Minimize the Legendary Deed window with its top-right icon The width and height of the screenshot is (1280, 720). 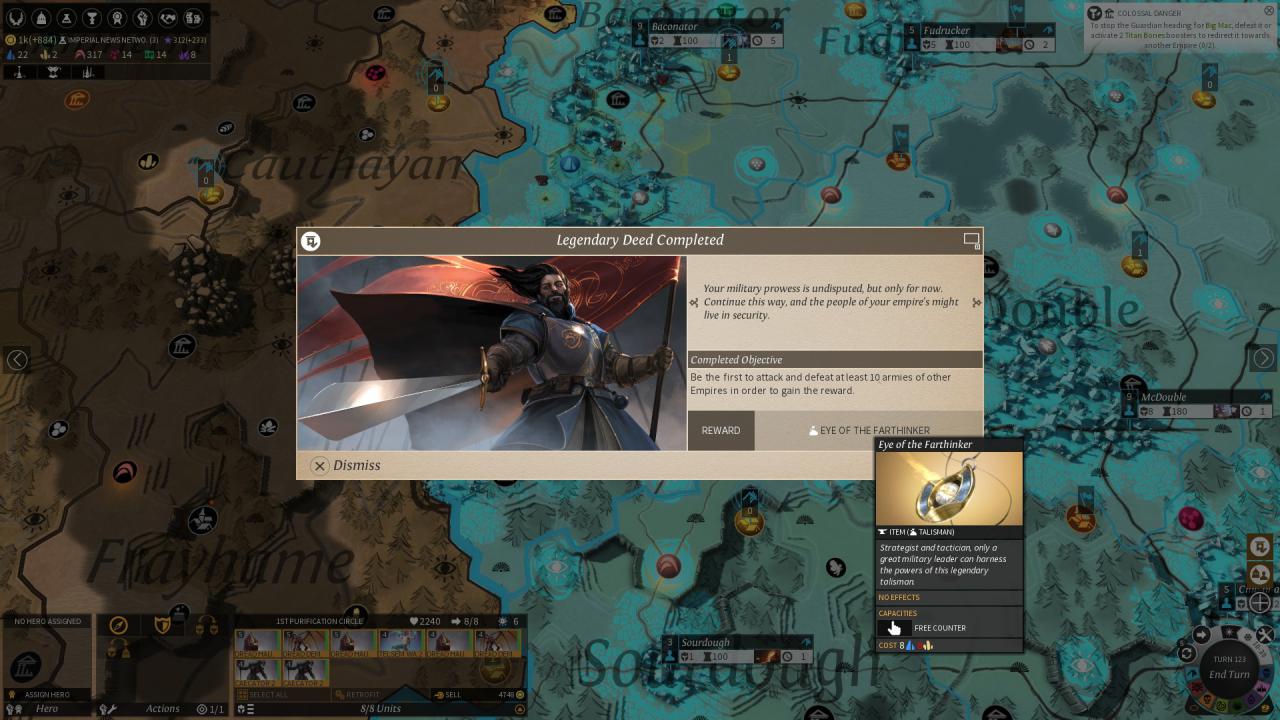(x=971, y=240)
